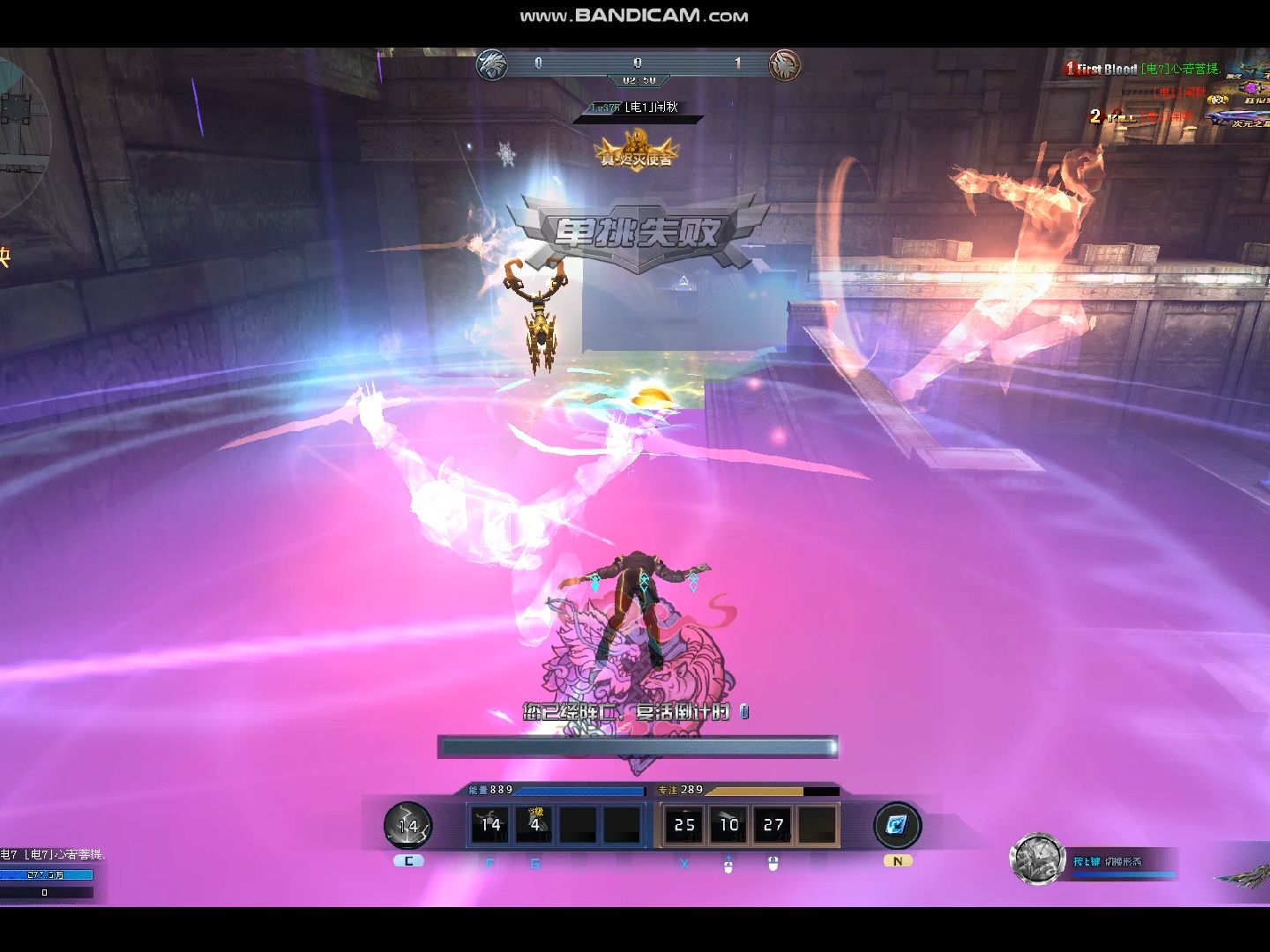Screen dimensions: 1270x952
Task: Select the blue team wolf emblem
Action: 491,64
